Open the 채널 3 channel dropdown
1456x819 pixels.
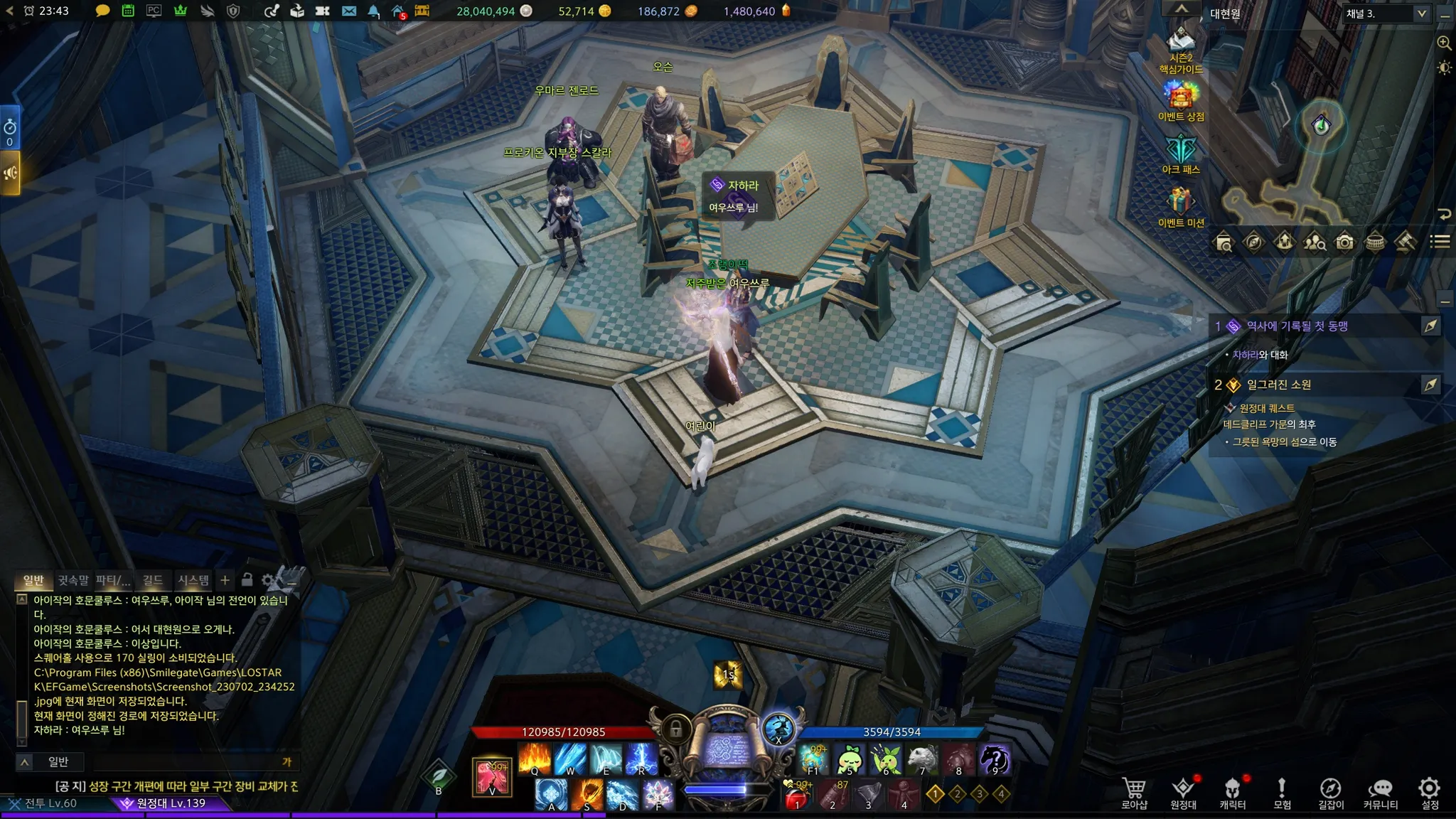[1386, 14]
